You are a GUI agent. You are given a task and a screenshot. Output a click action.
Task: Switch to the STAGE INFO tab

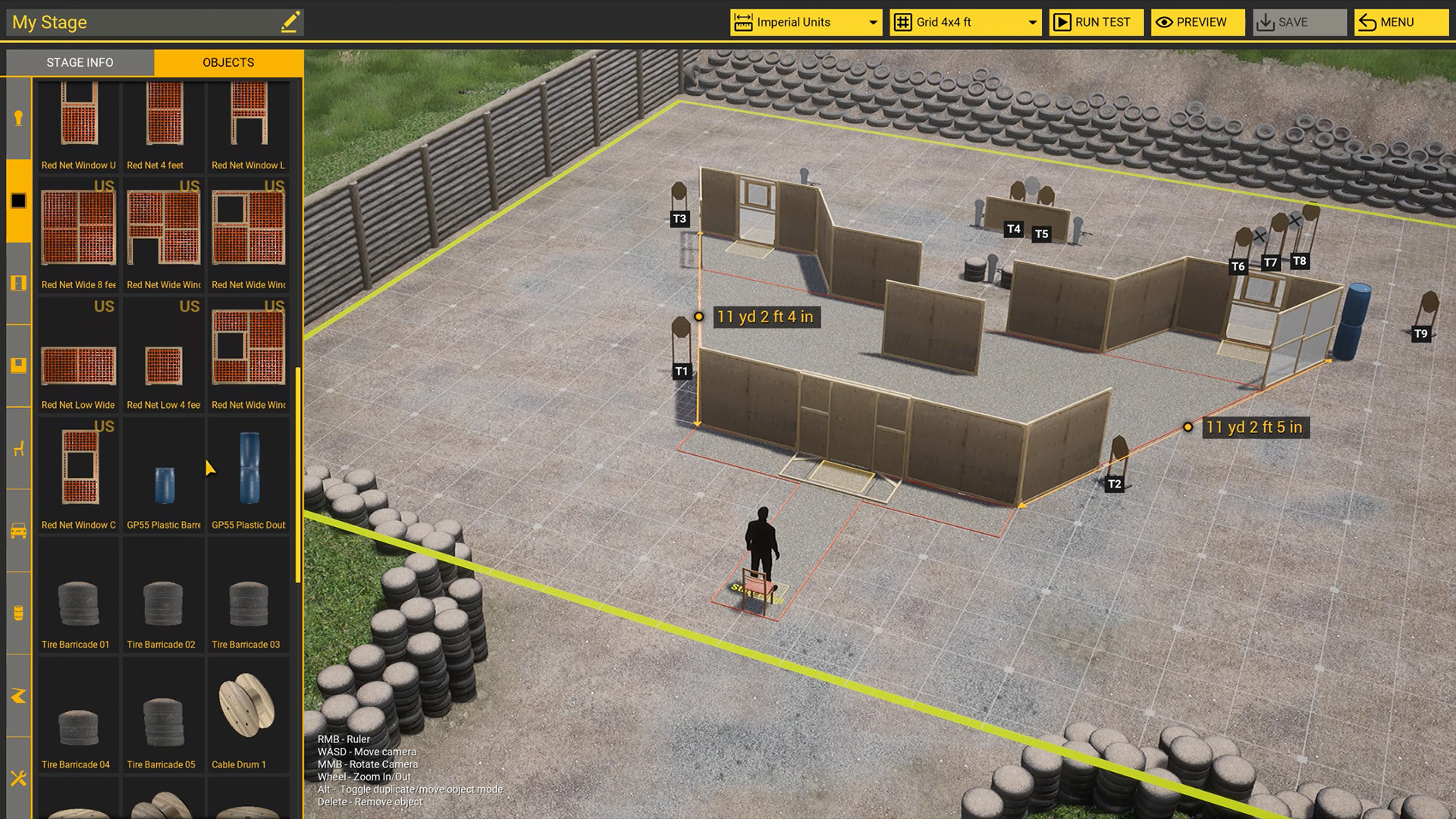(79, 62)
